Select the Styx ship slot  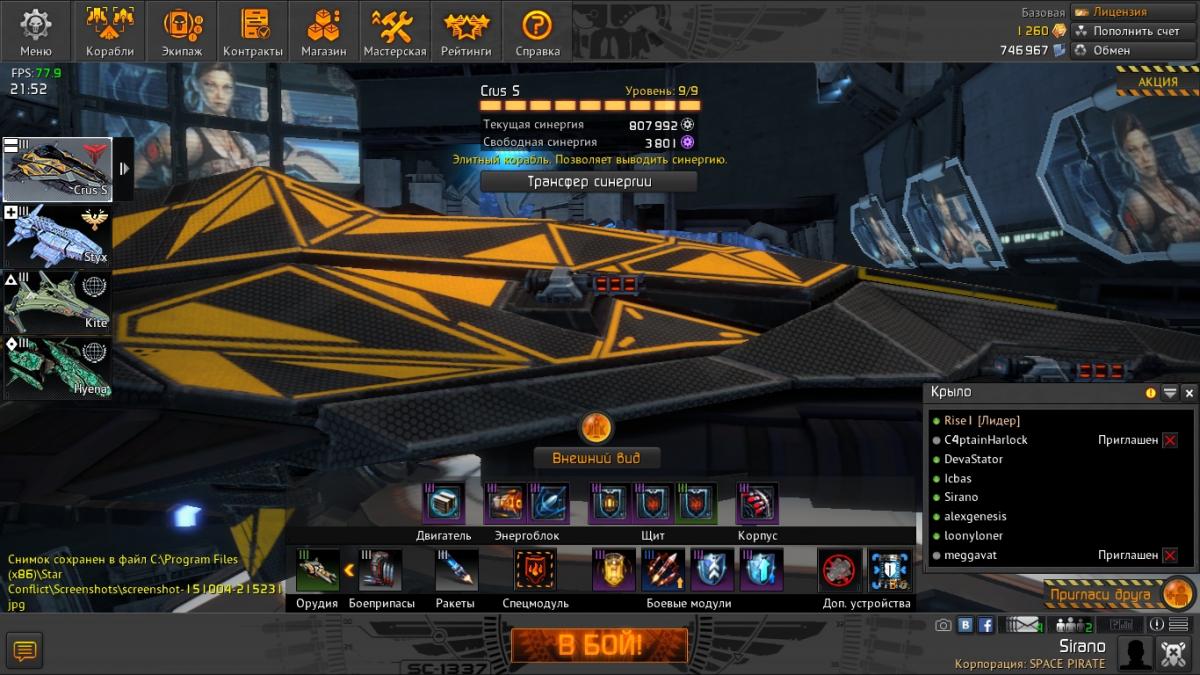pos(57,236)
